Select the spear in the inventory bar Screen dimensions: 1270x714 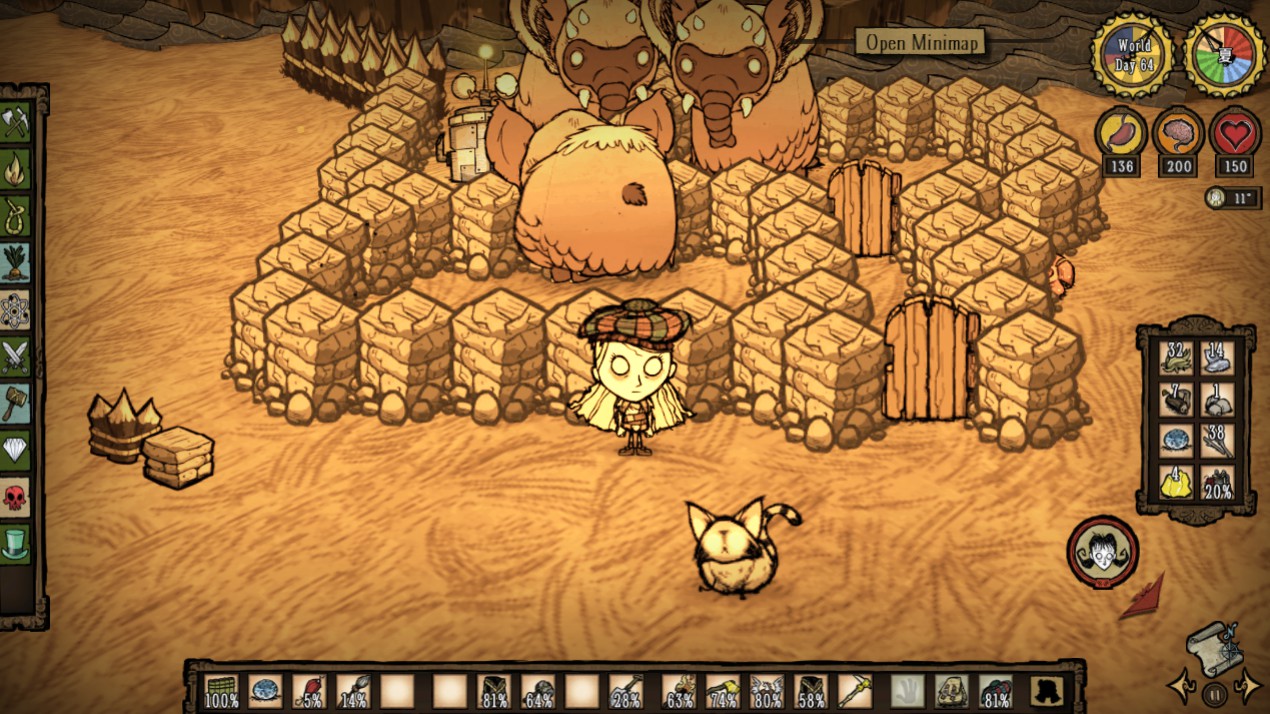click(855, 690)
